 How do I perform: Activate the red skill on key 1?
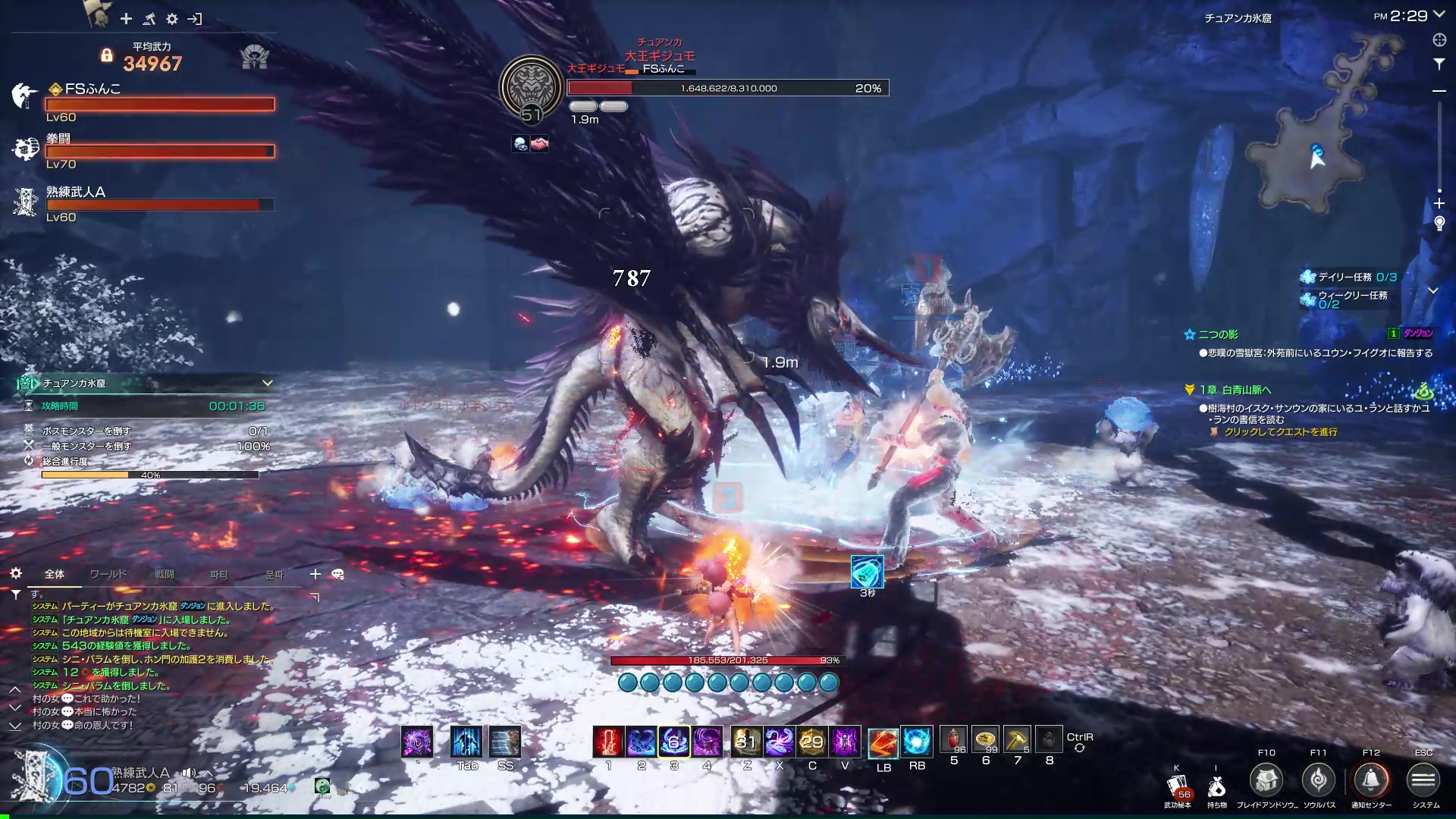coord(608,742)
